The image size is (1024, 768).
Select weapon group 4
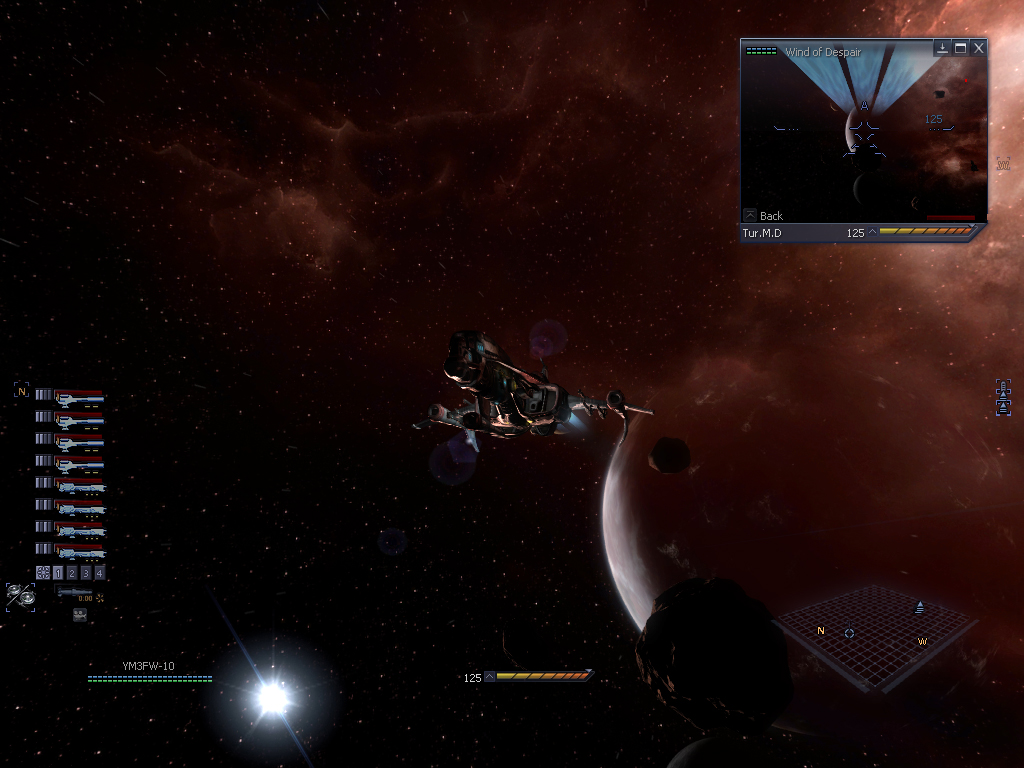pos(99,573)
